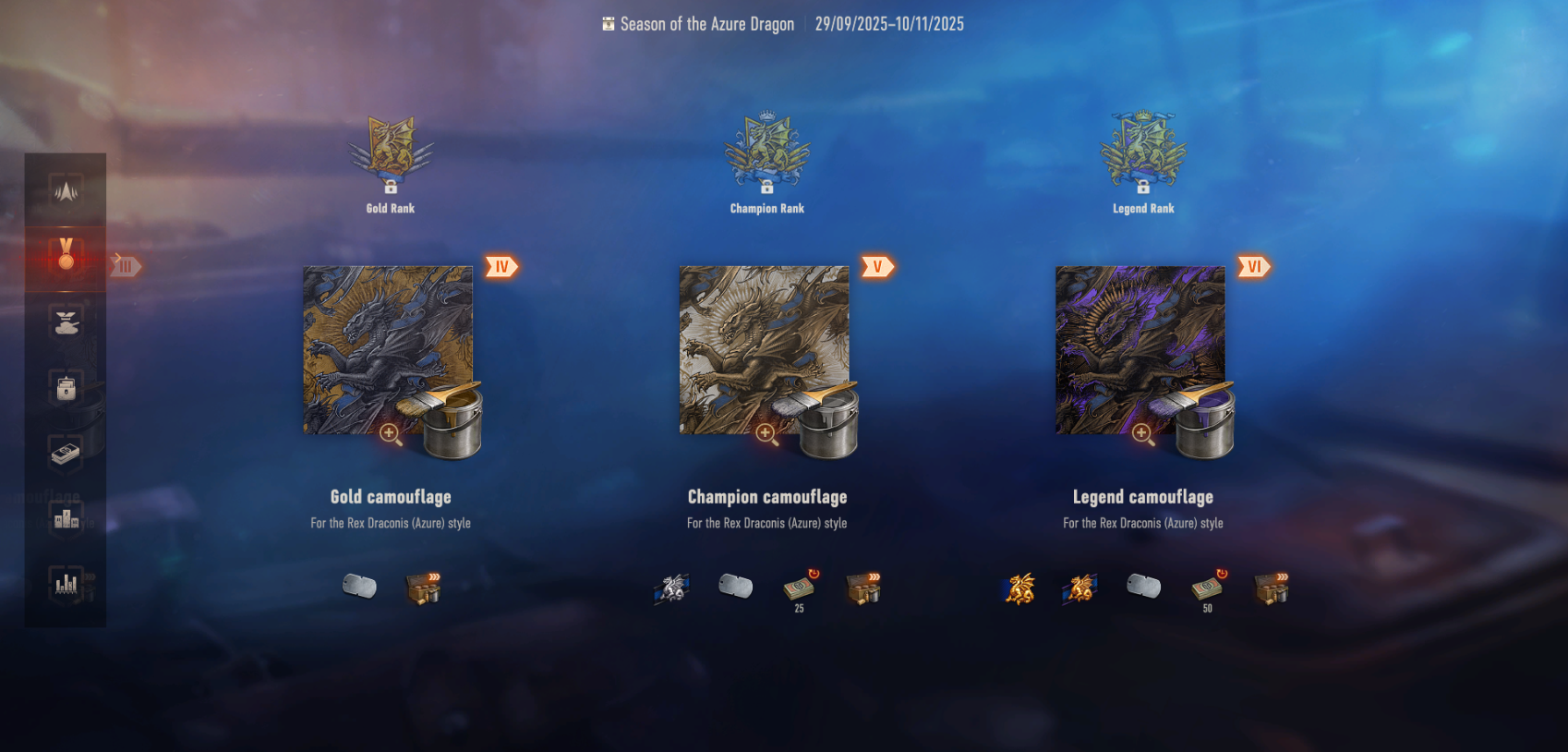Switch to the banknotes sidebar tab
Image resolution: width=1568 pixels, height=752 pixels.
point(66,454)
